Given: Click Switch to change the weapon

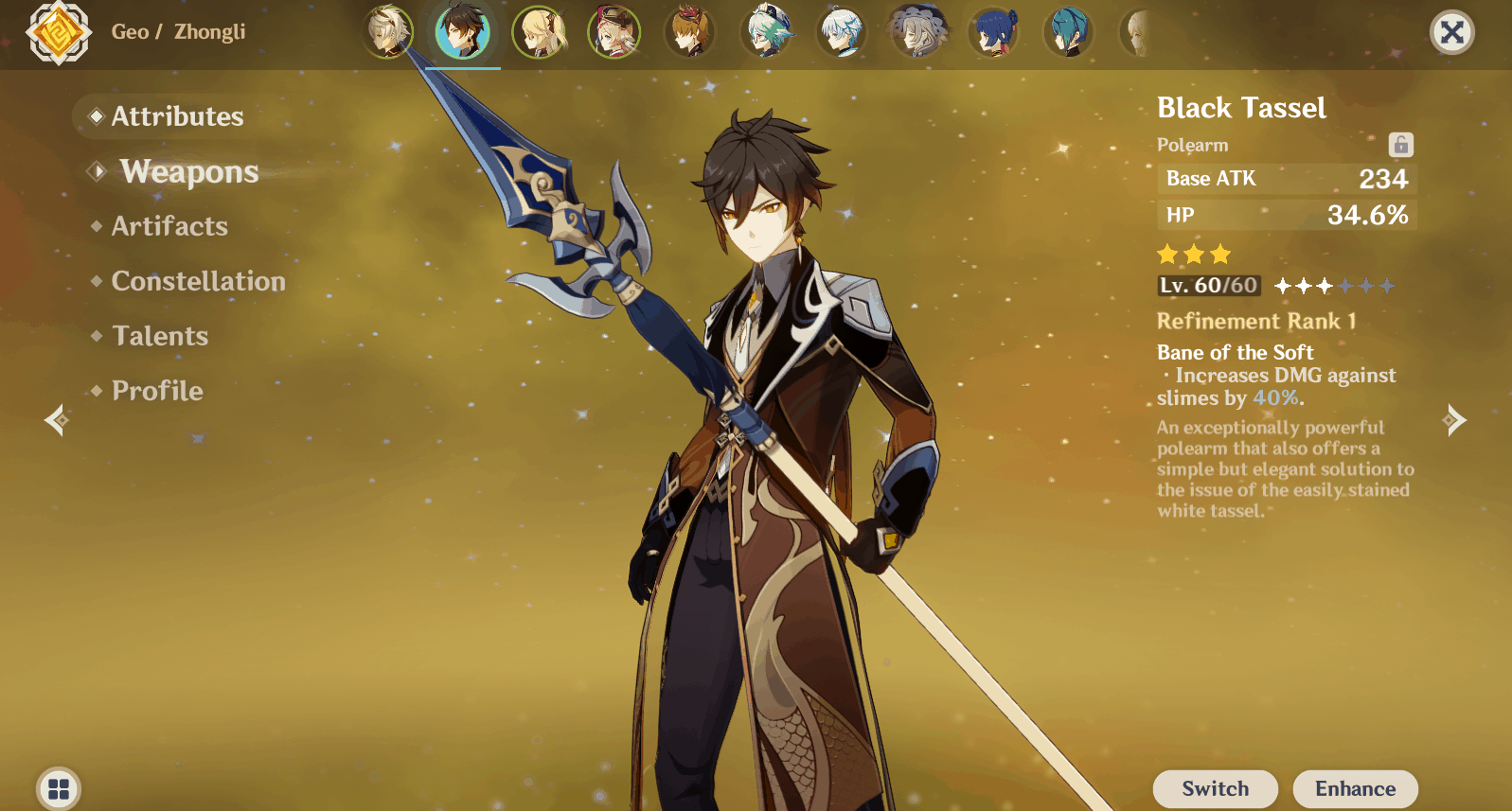Looking at the screenshot, I should [x=1215, y=788].
